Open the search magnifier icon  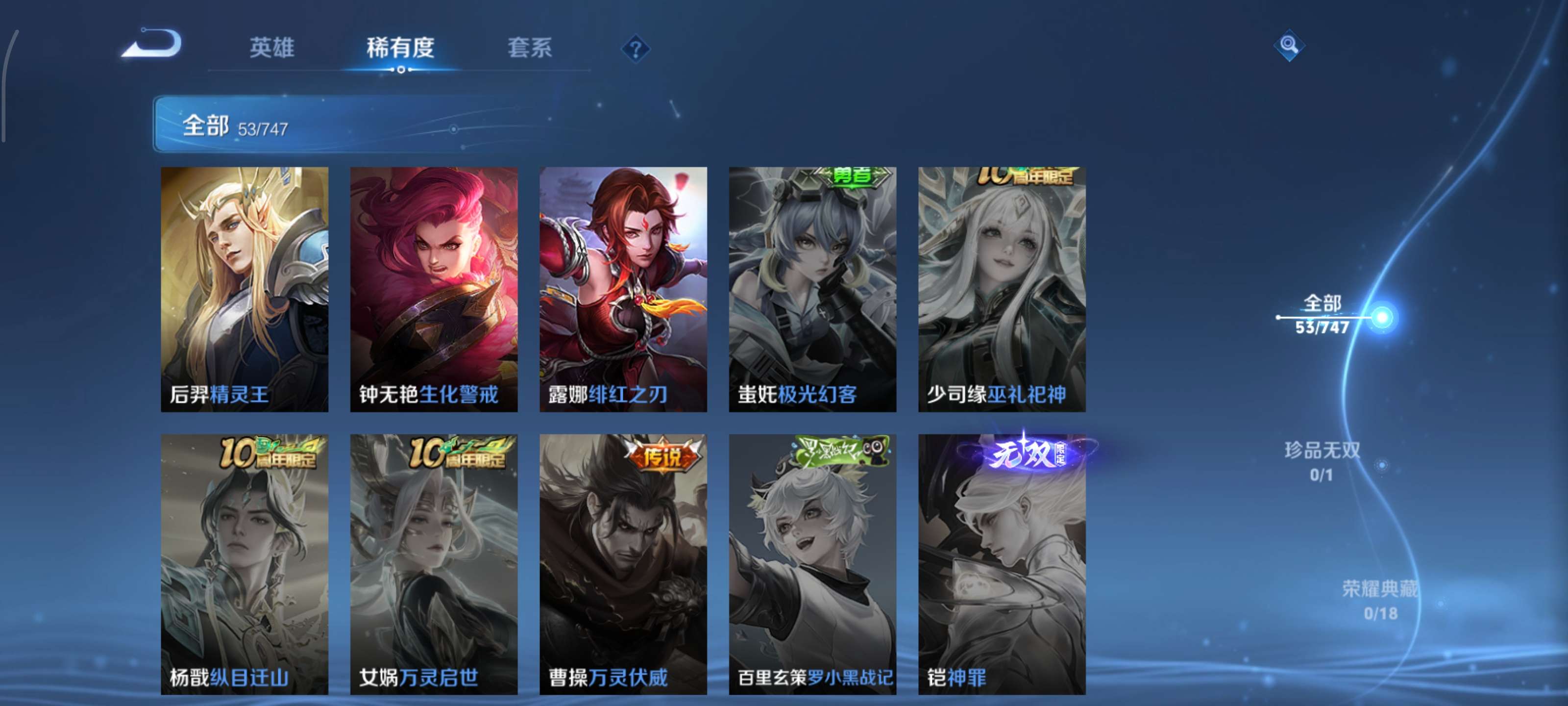1288,45
